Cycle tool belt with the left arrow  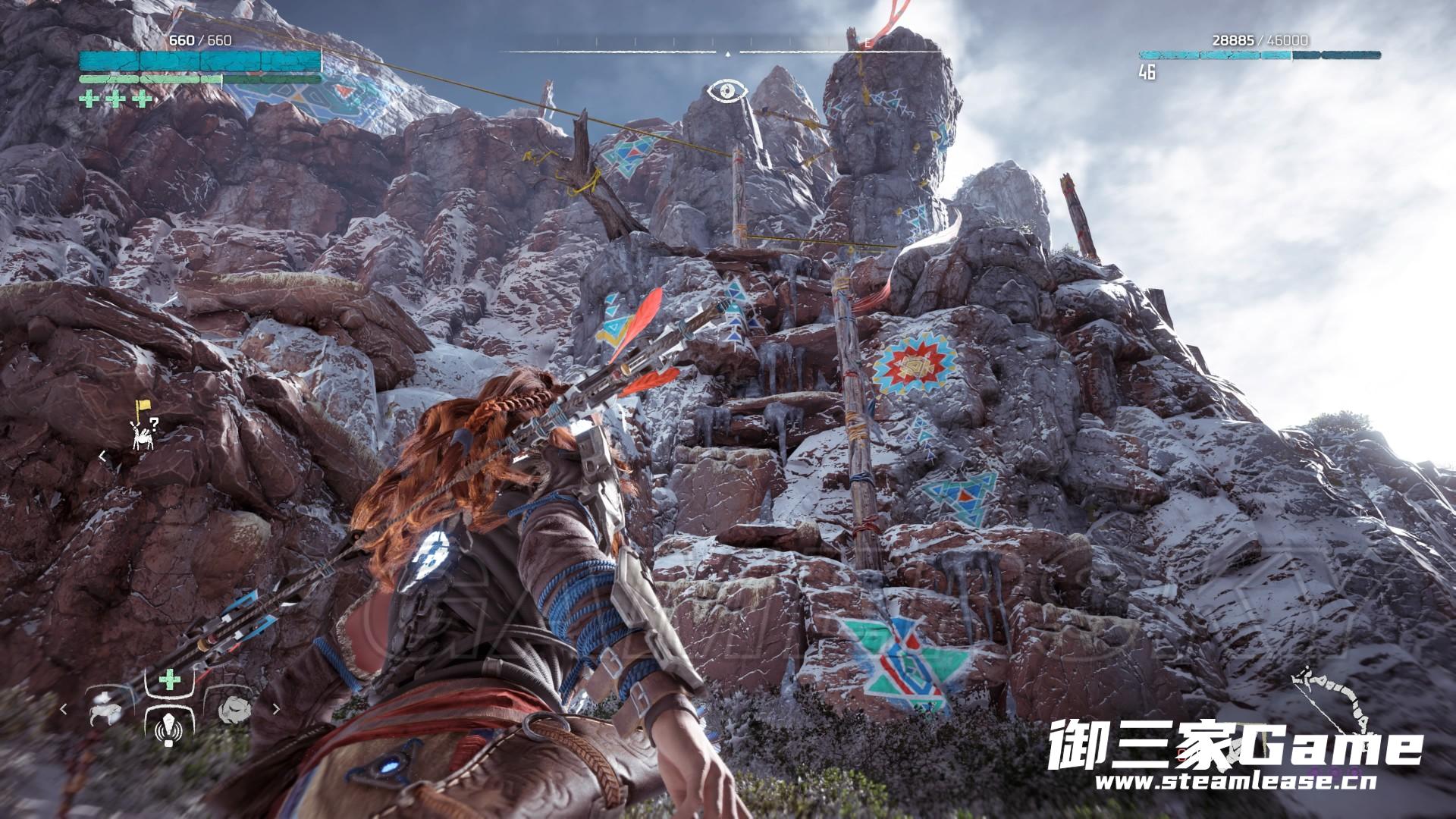[64, 710]
